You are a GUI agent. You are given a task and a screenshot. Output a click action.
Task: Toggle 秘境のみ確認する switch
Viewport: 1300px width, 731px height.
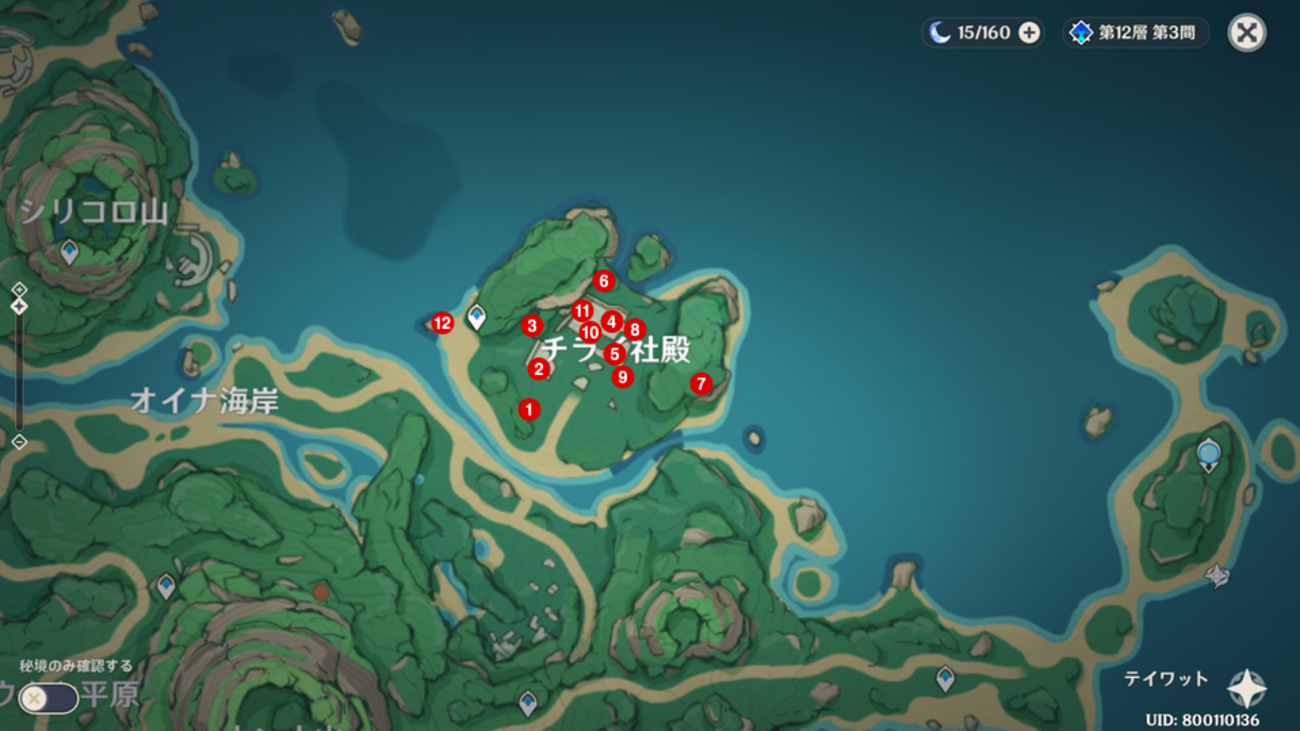(x=47, y=697)
